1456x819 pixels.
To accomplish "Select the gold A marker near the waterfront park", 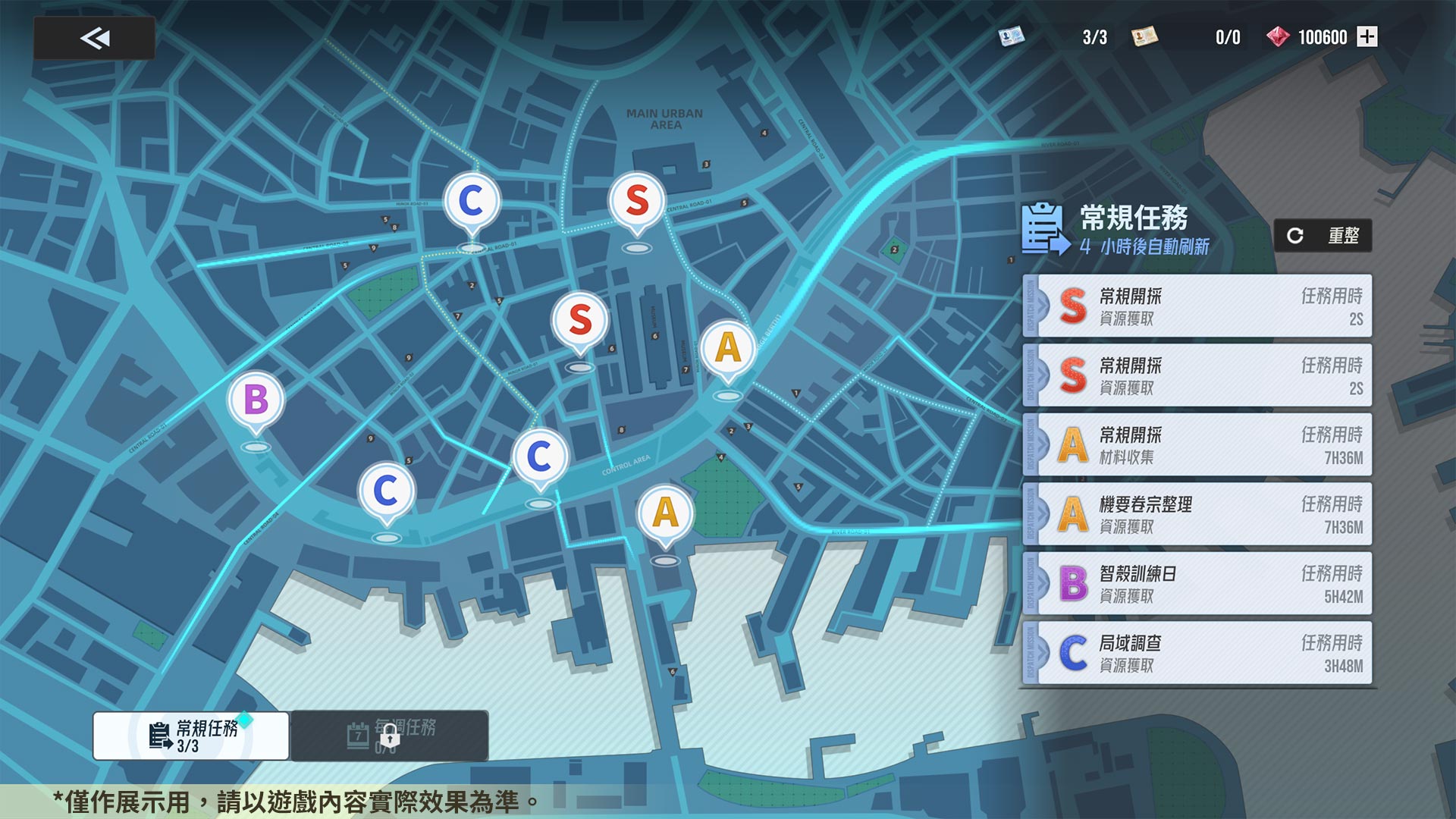I will pyautogui.click(x=665, y=513).
